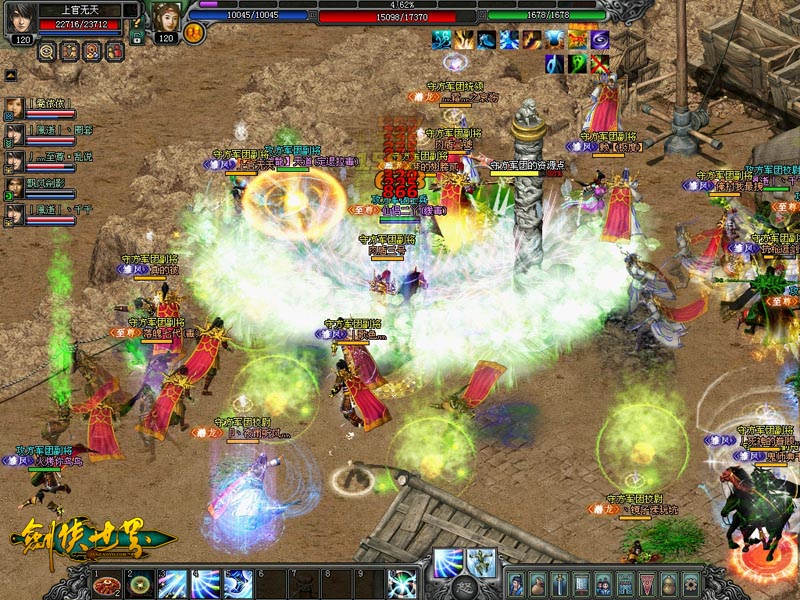800x600 pixels.
Task: Collapse the party list with the arrow button
Action: tap(10, 75)
